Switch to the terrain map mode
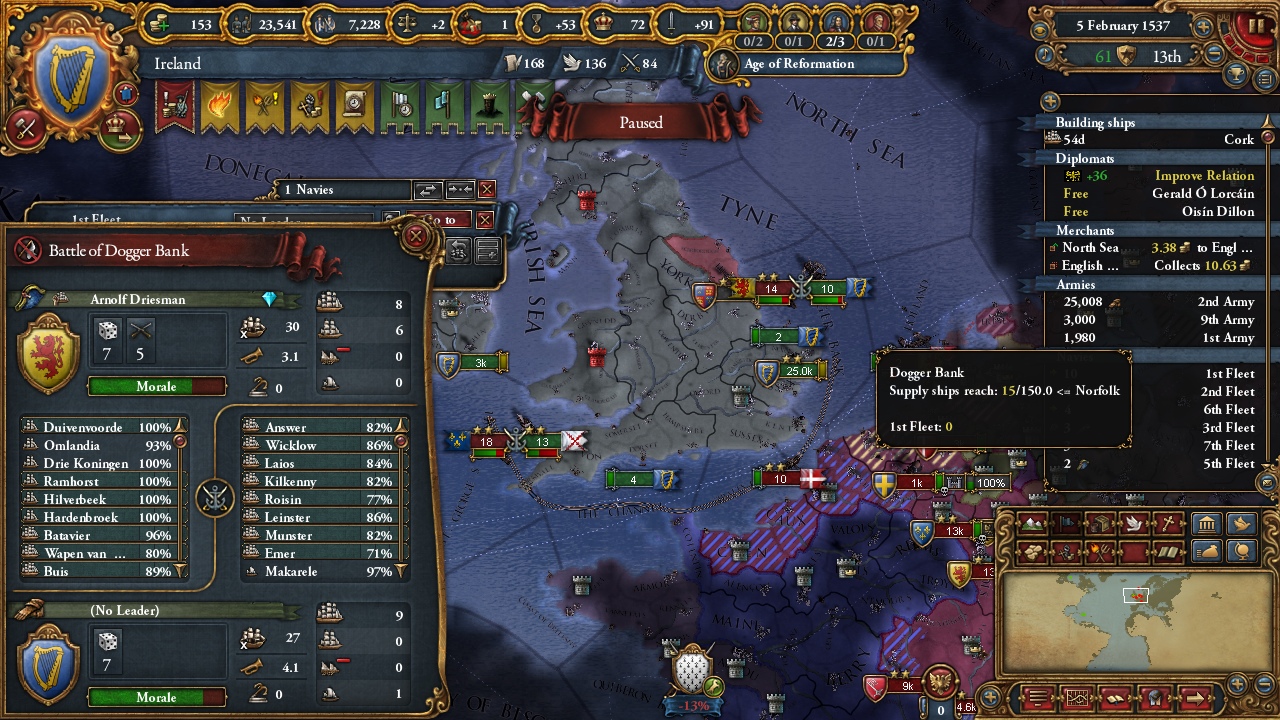1280x720 pixels. tap(1033, 524)
